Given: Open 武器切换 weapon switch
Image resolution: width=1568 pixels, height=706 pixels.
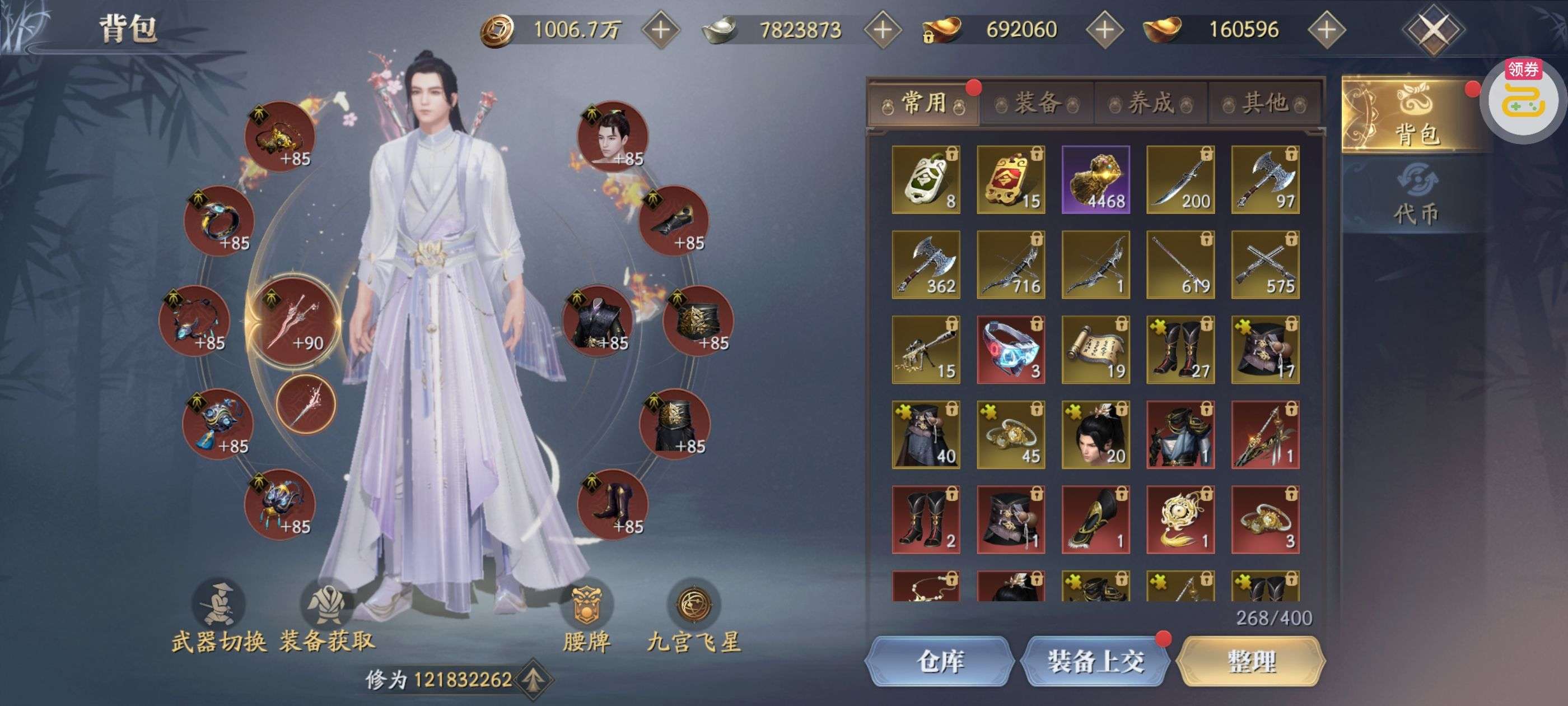Looking at the screenshot, I should (x=218, y=616).
